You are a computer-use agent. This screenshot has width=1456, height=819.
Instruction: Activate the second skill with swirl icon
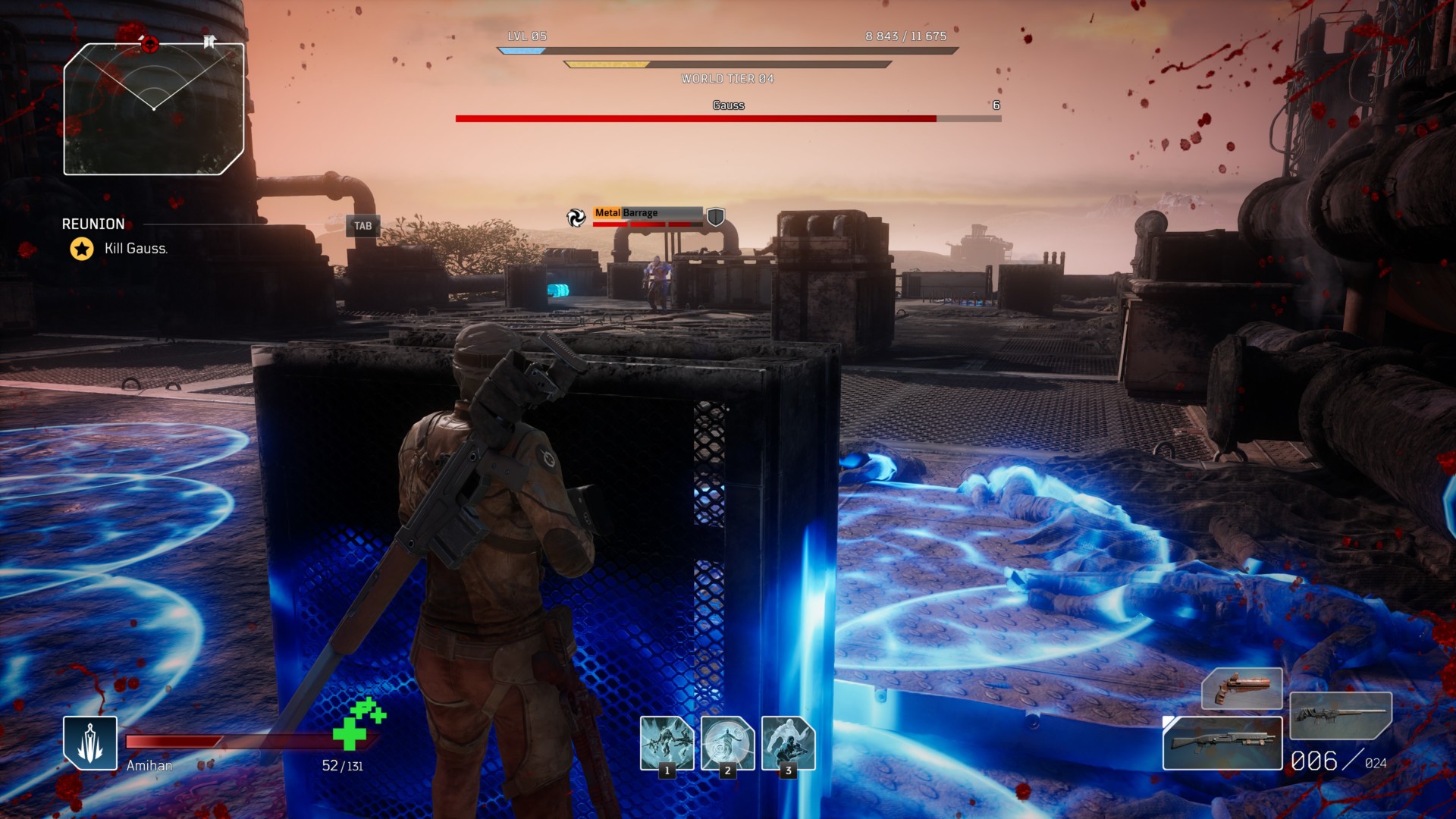pyautogui.click(x=727, y=743)
